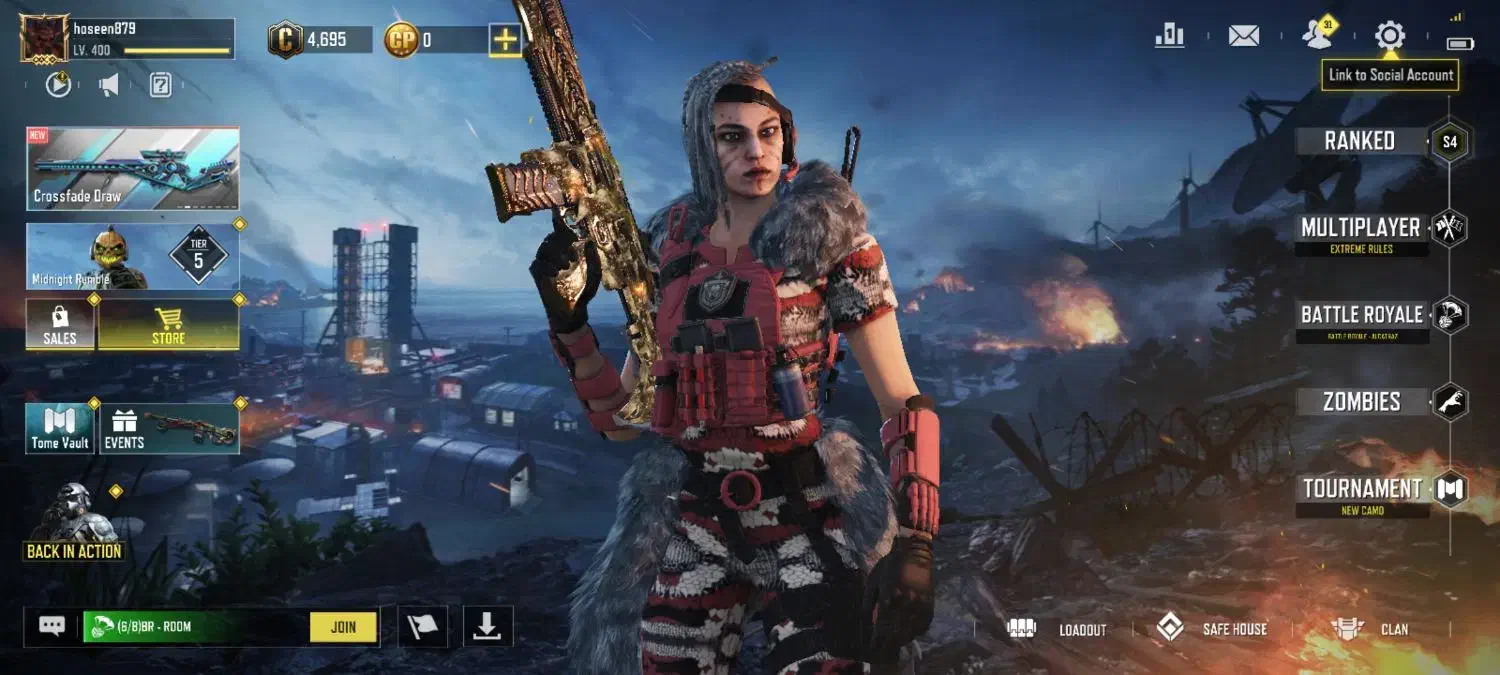View the leaderboard bar-chart icon
Image resolution: width=1500 pixels, height=675 pixels.
1169,36
